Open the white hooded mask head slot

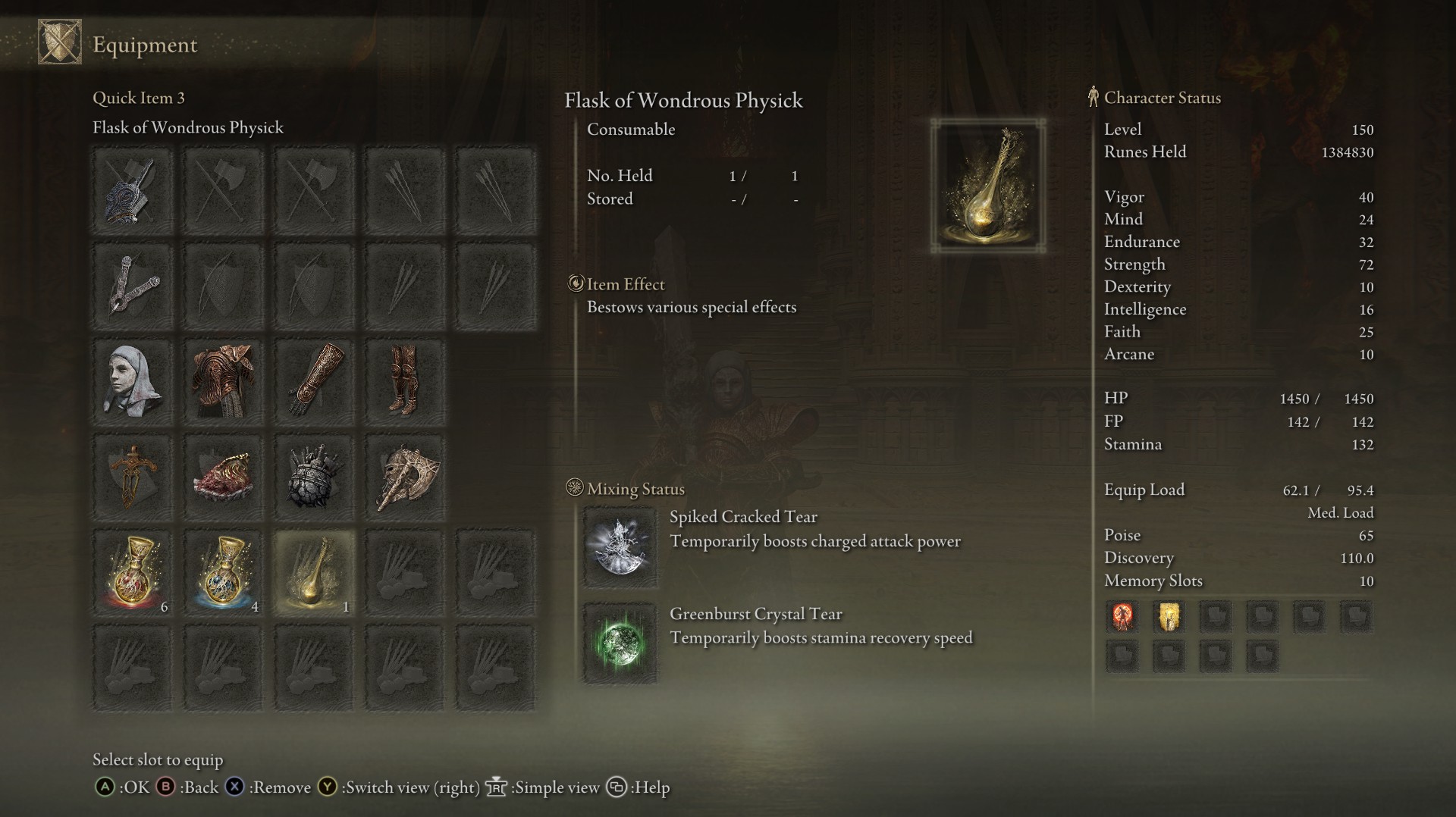pyautogui.click(x=133, y=381)
